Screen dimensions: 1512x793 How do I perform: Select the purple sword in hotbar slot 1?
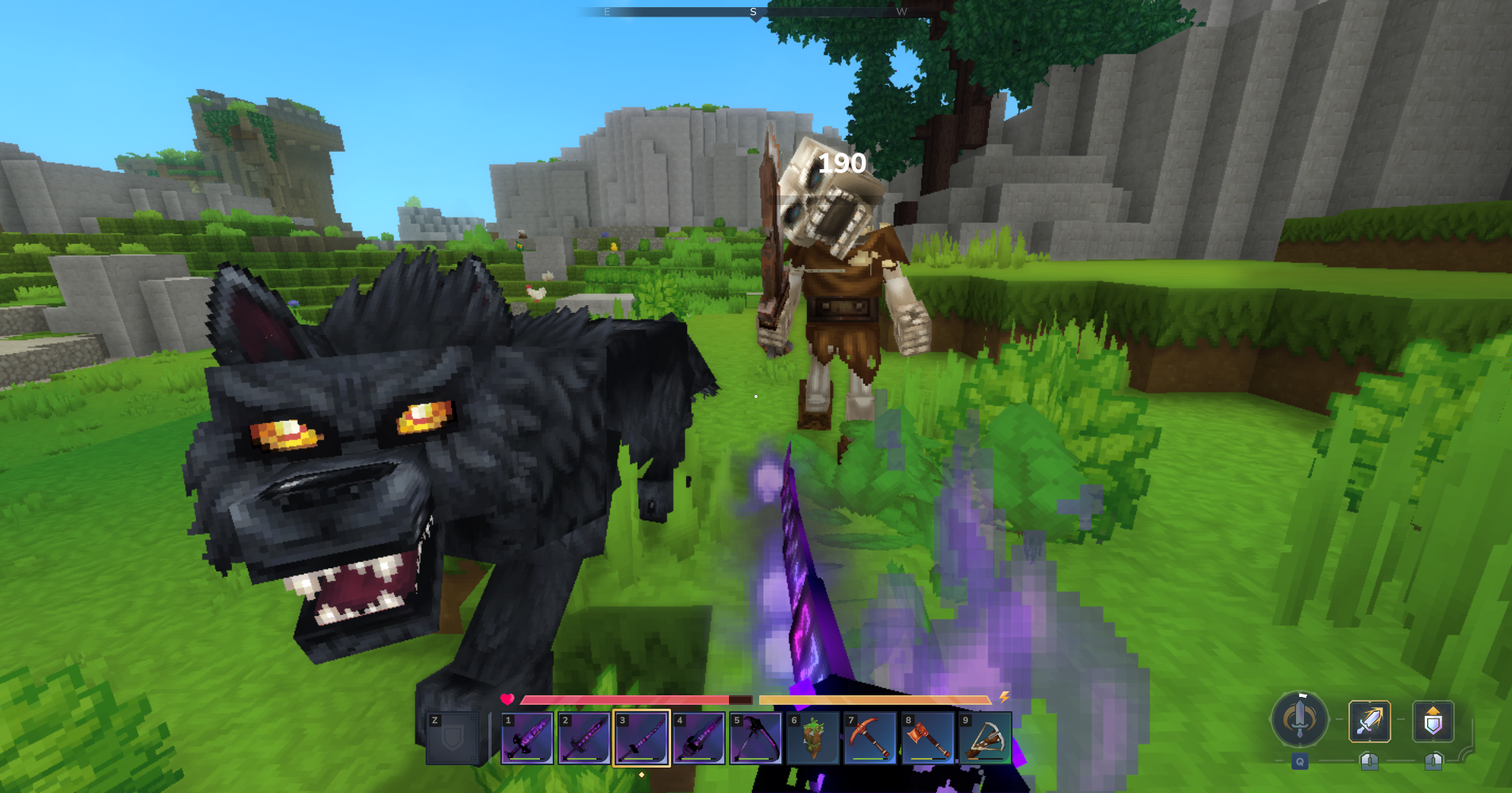[x=527, y=737]
